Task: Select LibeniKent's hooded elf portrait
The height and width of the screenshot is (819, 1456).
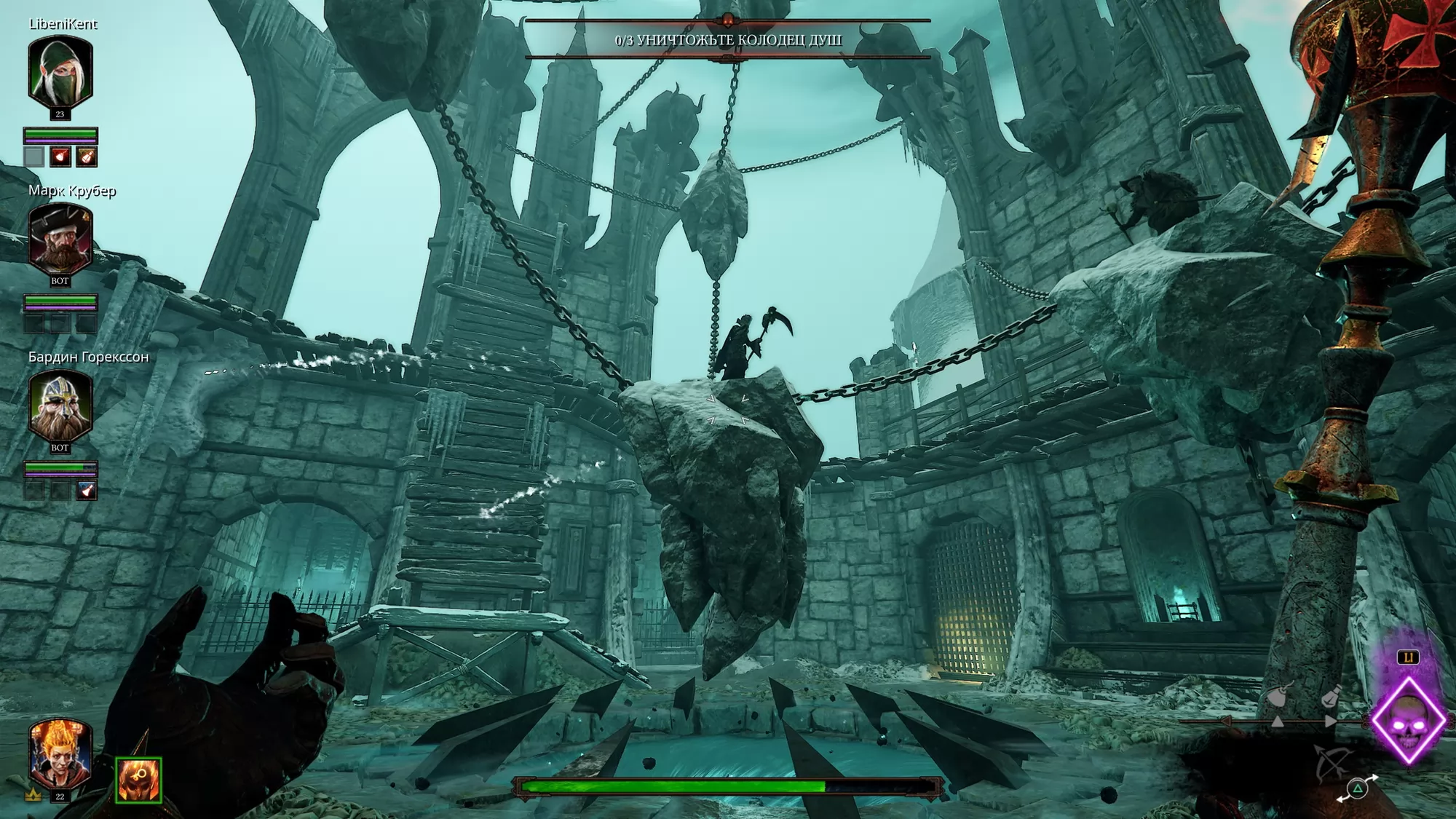Action: [x=60, y=73]
